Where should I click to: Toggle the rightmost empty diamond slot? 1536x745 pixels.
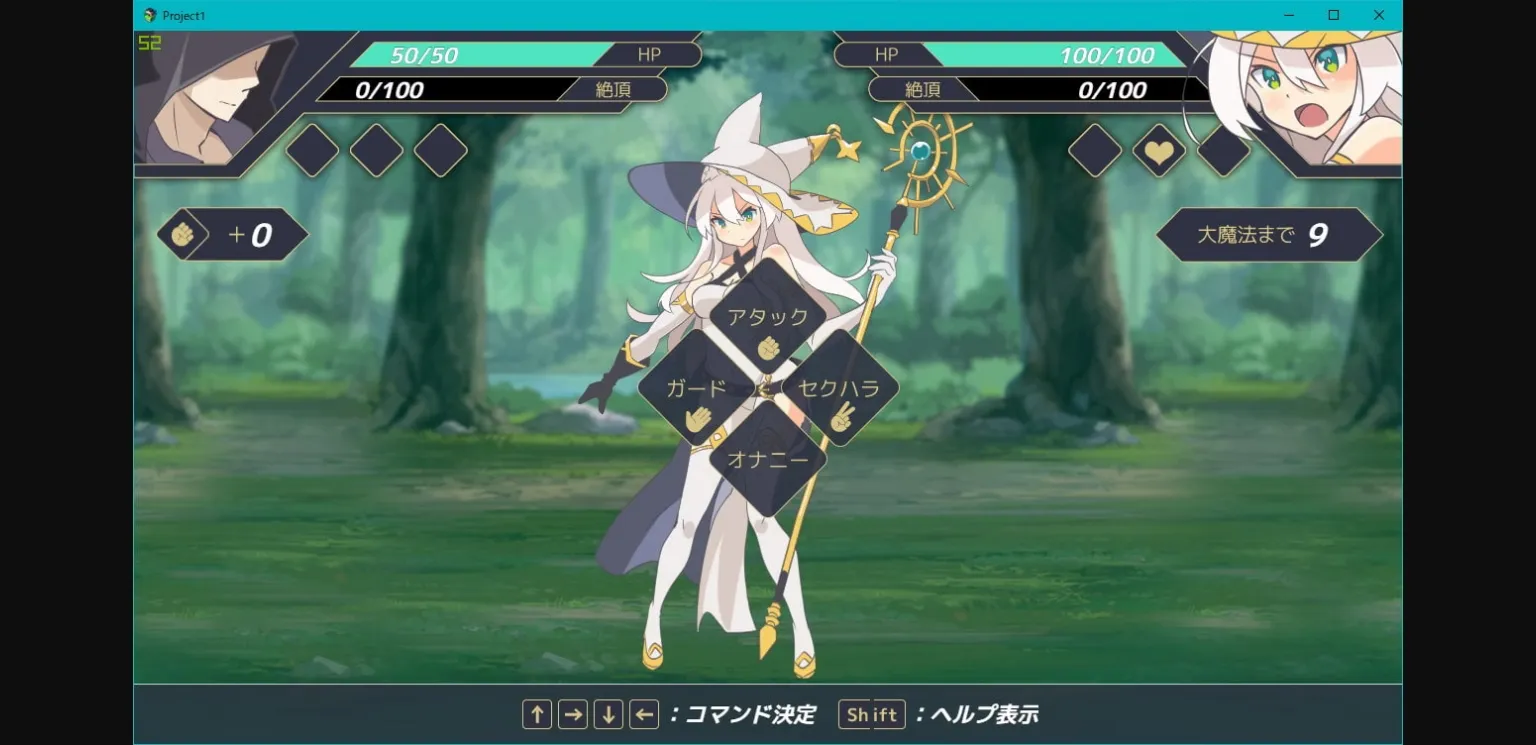point(1224,151)
